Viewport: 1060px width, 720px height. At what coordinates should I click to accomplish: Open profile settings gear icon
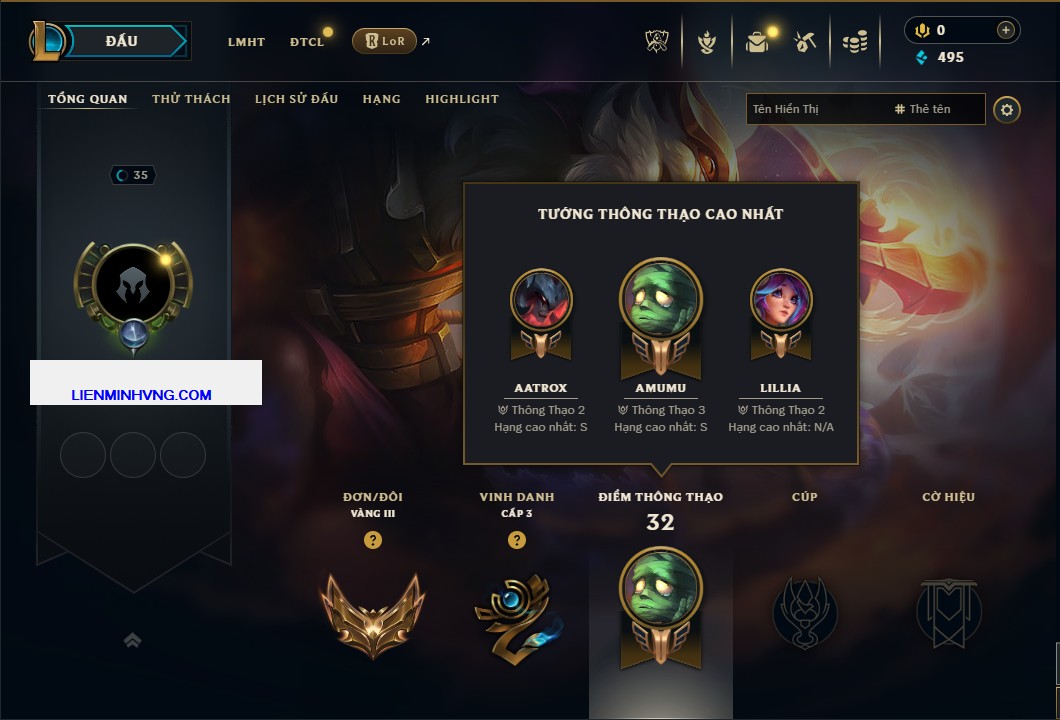point(1007,109)
